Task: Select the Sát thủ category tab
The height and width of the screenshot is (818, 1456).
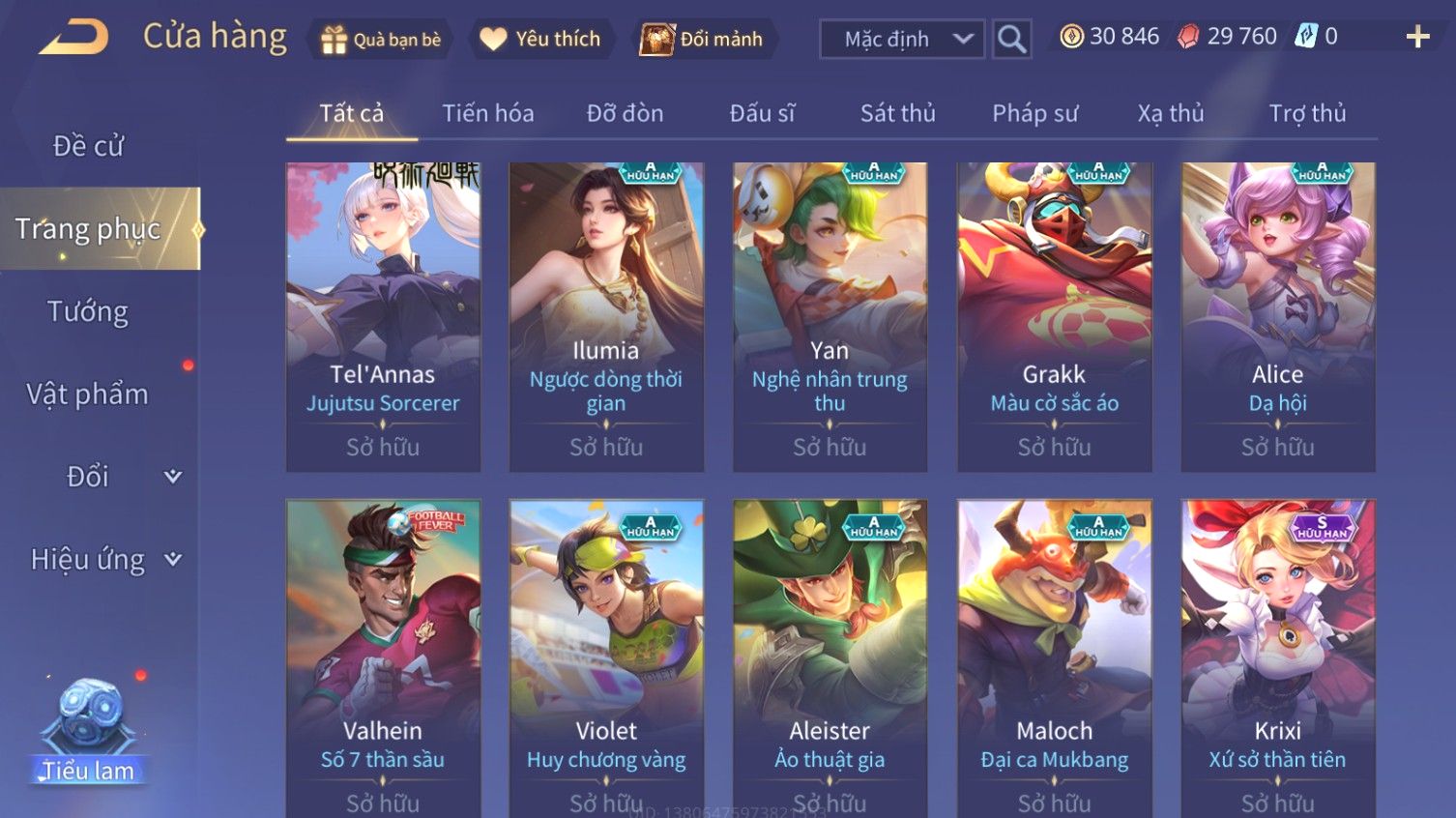Action: point(897,114)
